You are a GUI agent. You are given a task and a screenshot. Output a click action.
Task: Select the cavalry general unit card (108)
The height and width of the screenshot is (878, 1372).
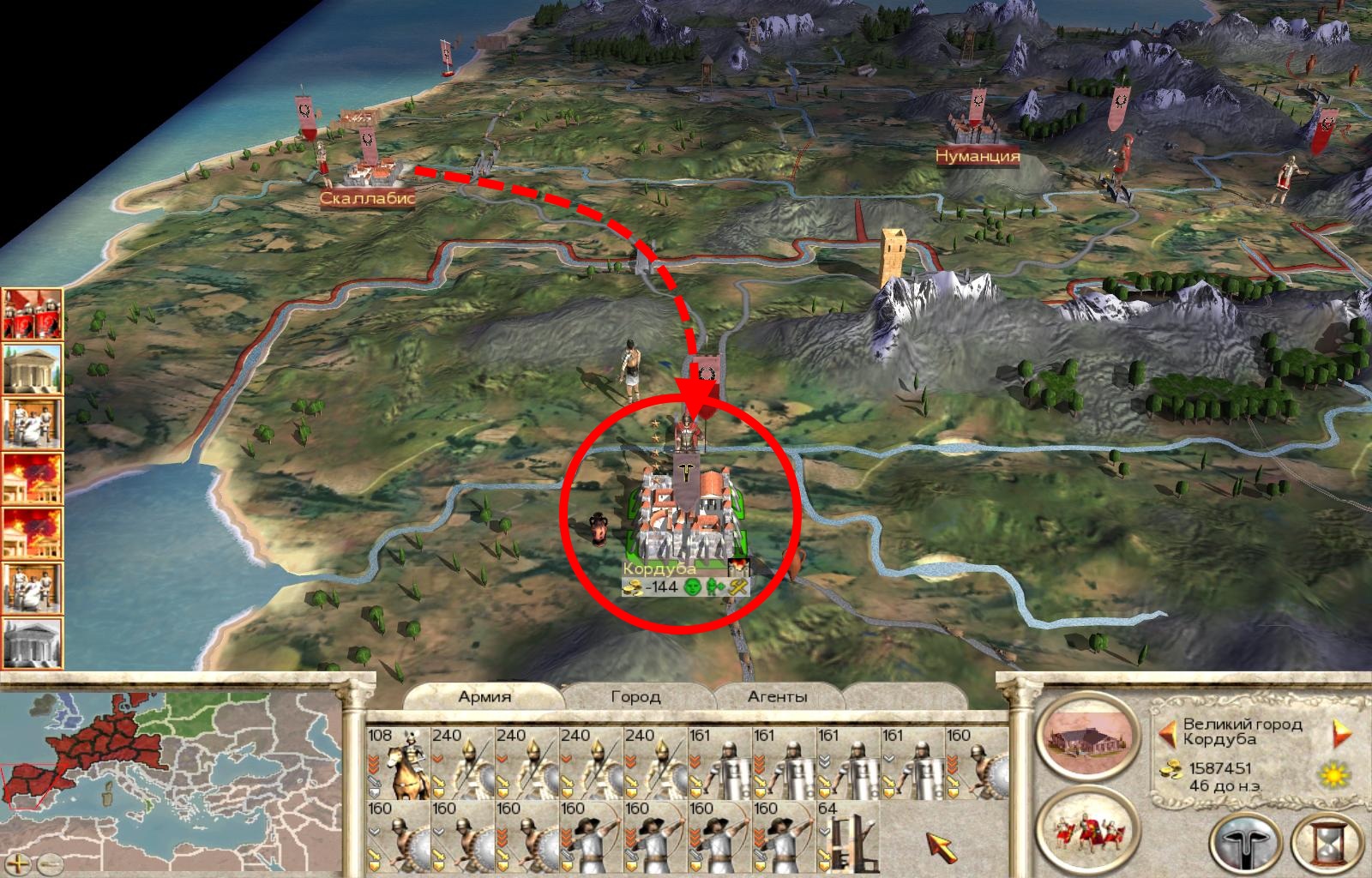[x=397, y=763]
